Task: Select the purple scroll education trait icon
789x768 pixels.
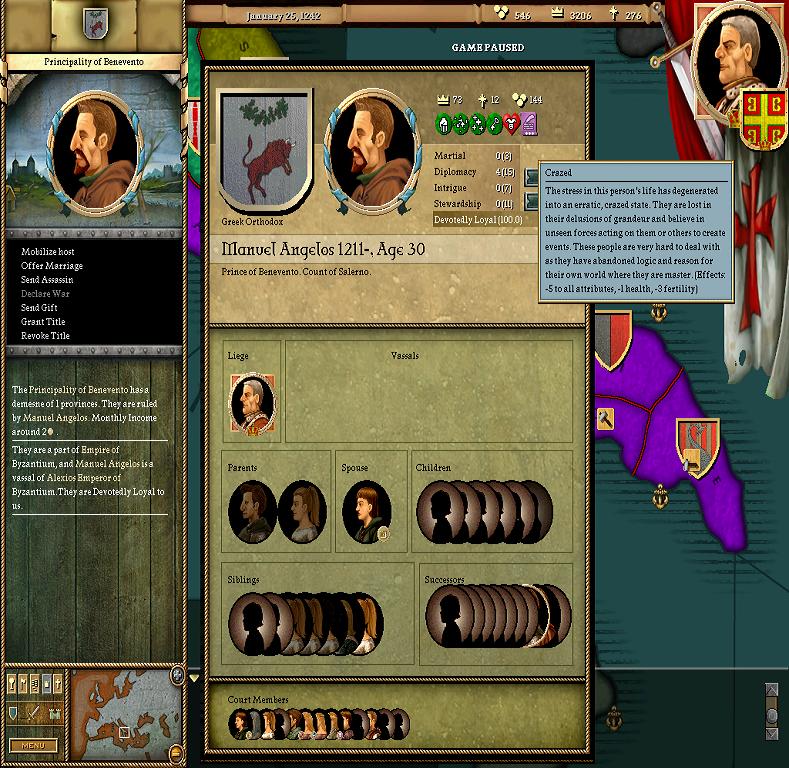Action: [x=529, y=125]
